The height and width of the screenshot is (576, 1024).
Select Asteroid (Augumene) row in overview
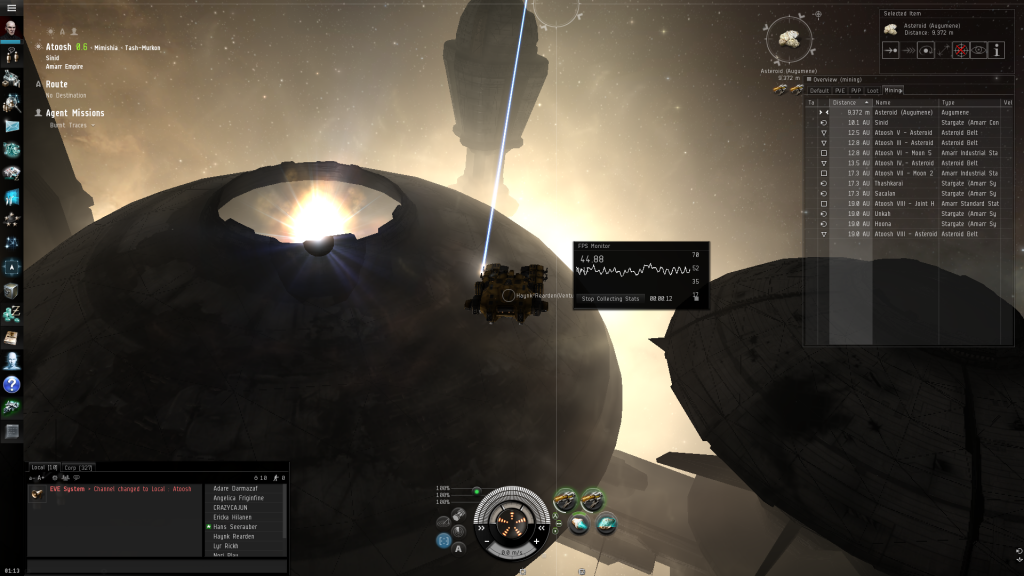905,112
